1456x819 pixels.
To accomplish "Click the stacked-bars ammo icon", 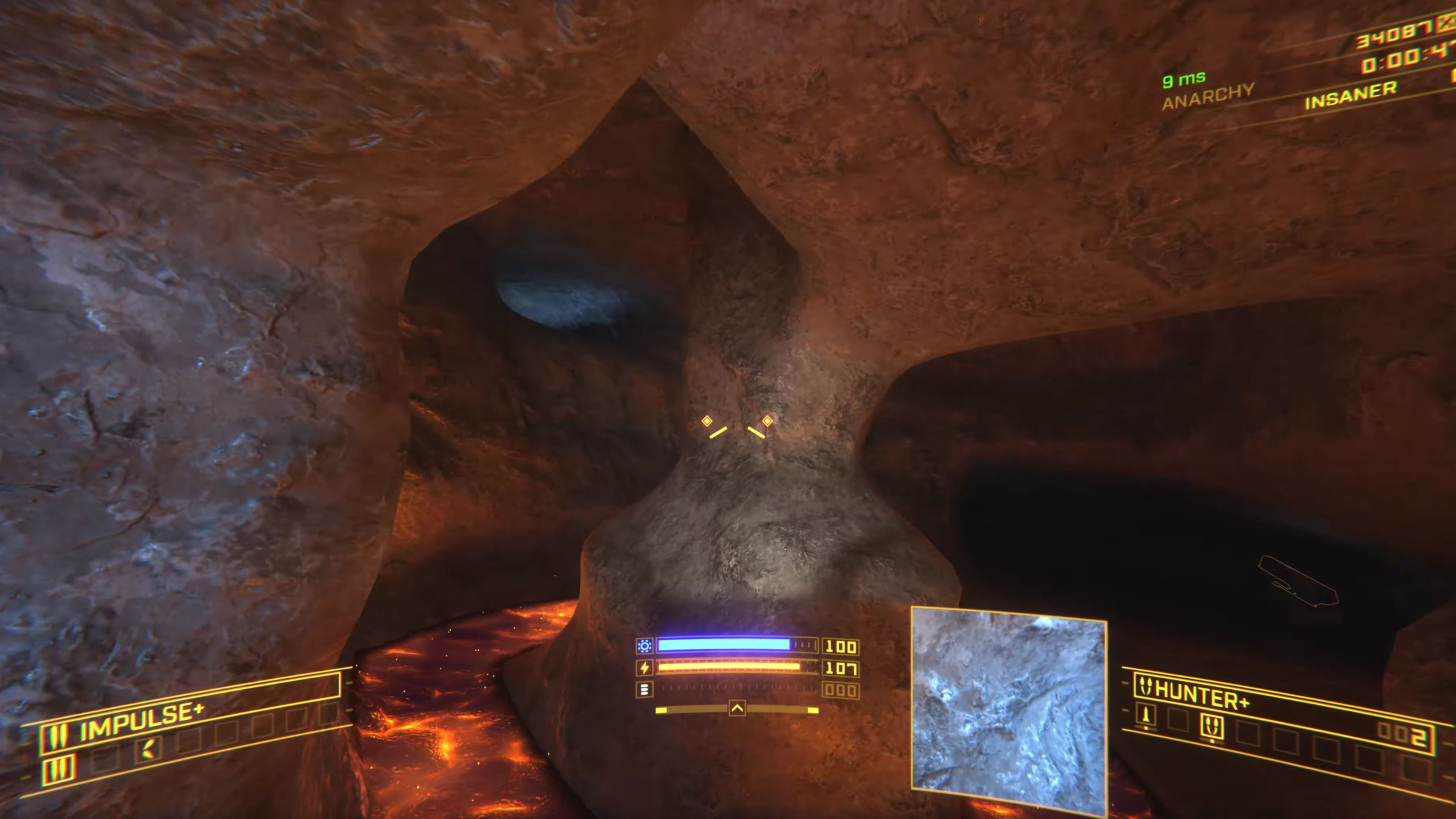I will click(x=644, y=690).
